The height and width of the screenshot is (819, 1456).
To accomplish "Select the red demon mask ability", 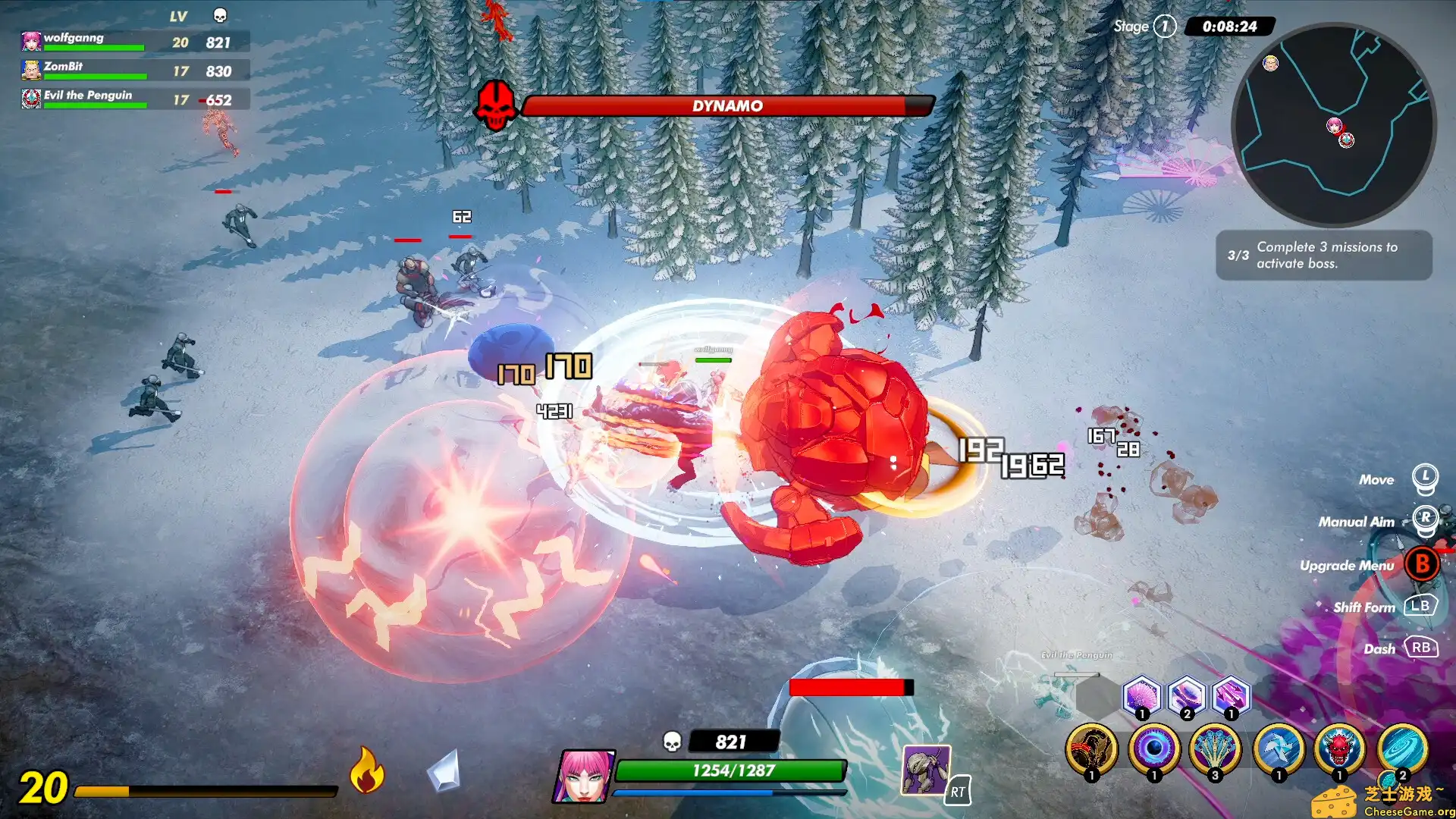I will pyautogui.click(x=1340, y=749).
